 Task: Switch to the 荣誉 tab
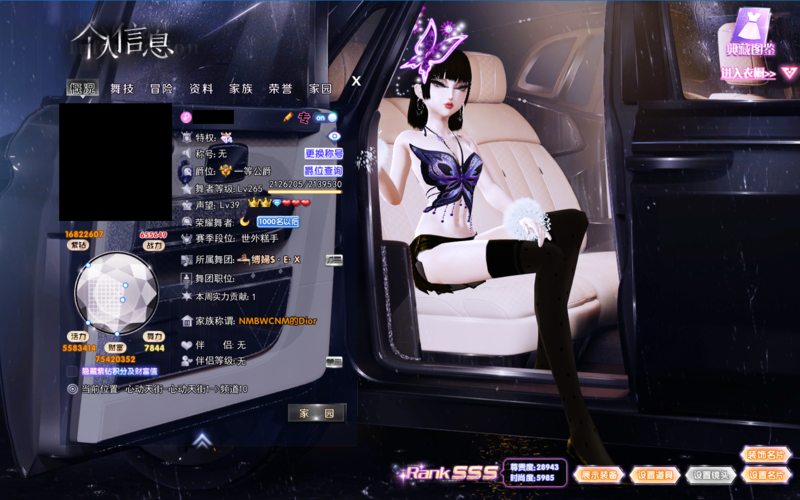(x=281, y=89)
